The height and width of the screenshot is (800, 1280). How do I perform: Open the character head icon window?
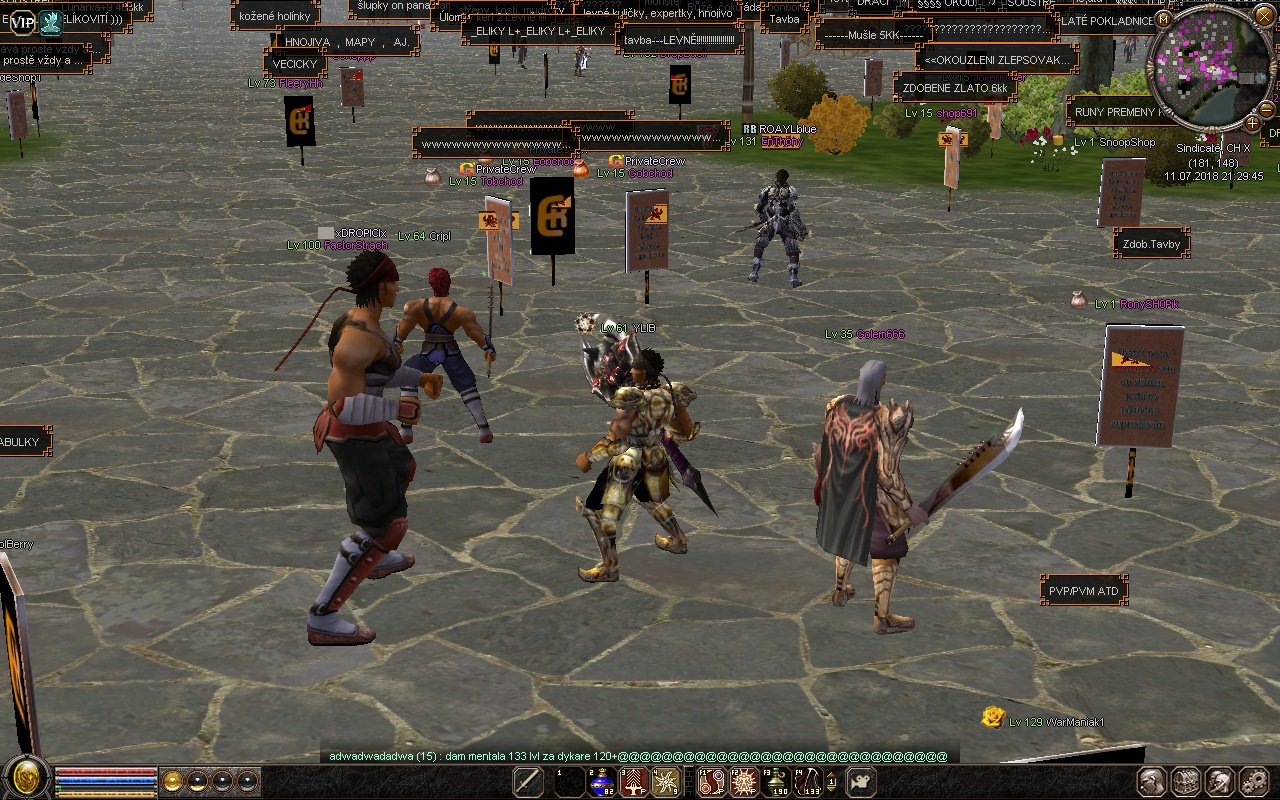pyautogui.click(x=1152, y=781)
